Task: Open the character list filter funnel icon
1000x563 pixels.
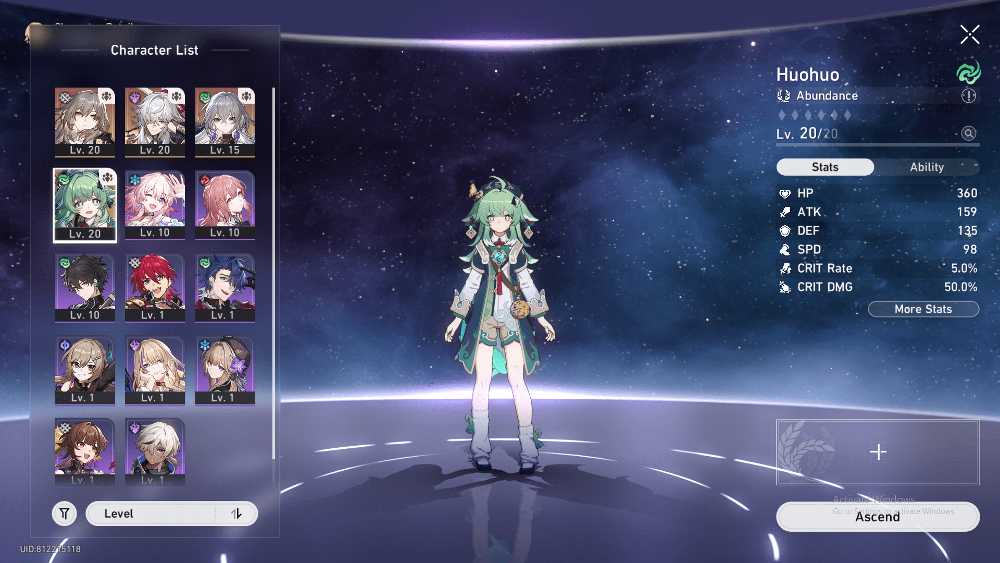Action: pyautogui.click(x=64, y=514)
